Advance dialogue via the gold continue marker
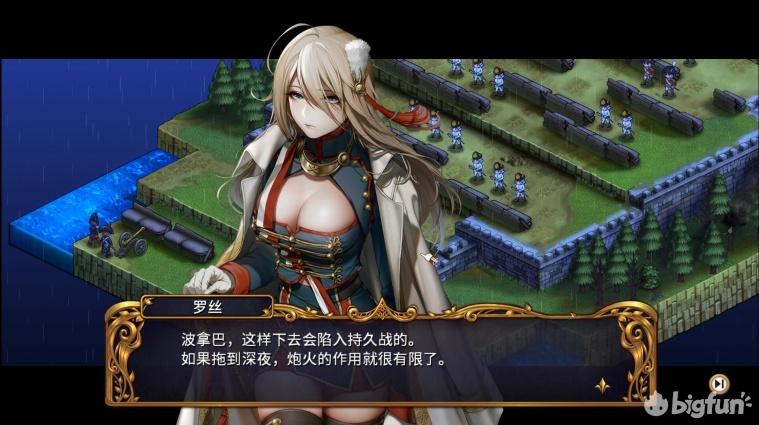The width and height of the screenshot is (759, 425). click(602, 384)
